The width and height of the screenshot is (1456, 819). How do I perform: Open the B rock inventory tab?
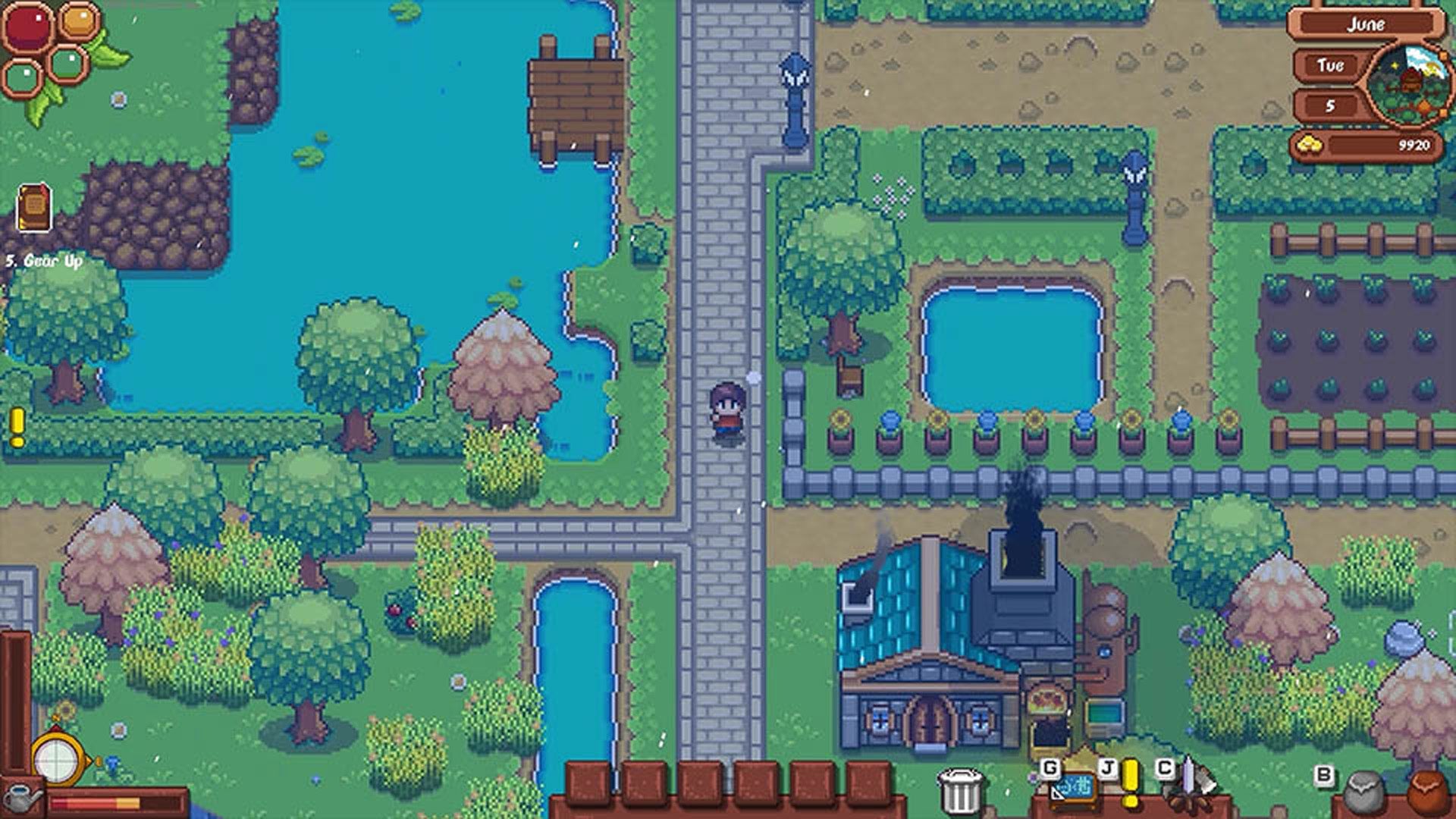tap(1365, 792)
